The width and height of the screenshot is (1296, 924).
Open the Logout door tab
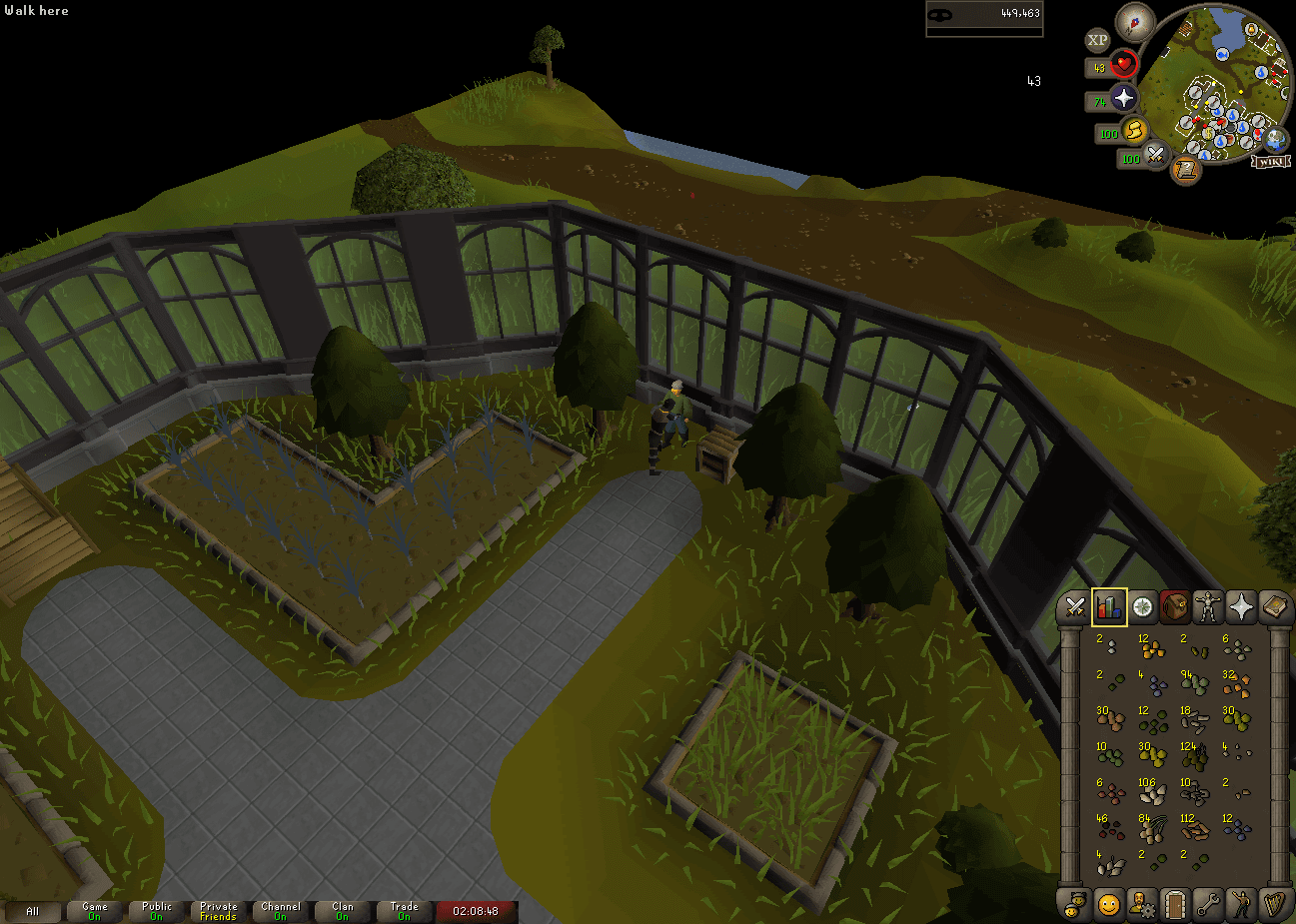[1175, 904]
